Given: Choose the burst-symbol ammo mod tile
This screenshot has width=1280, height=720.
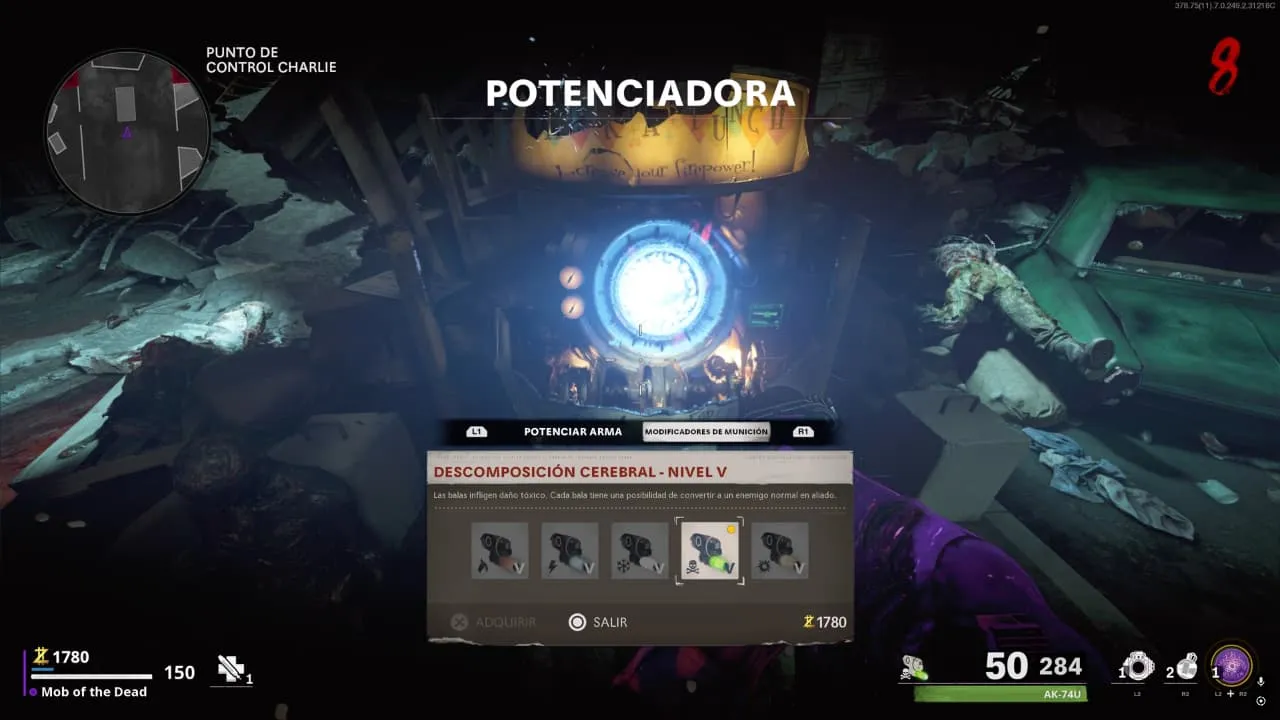Looking at the screenshot, I should click(x=780, y=551).
